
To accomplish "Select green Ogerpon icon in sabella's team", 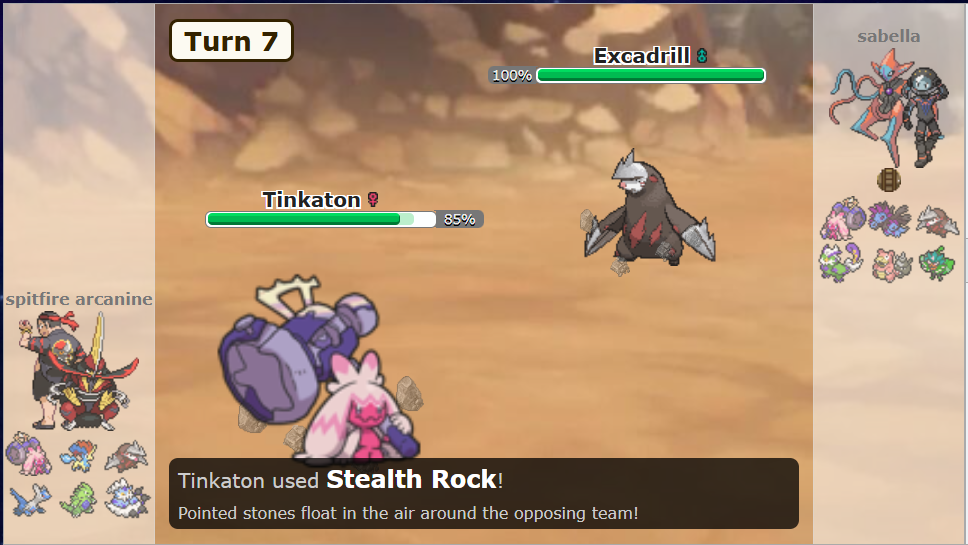I will 937,262.
